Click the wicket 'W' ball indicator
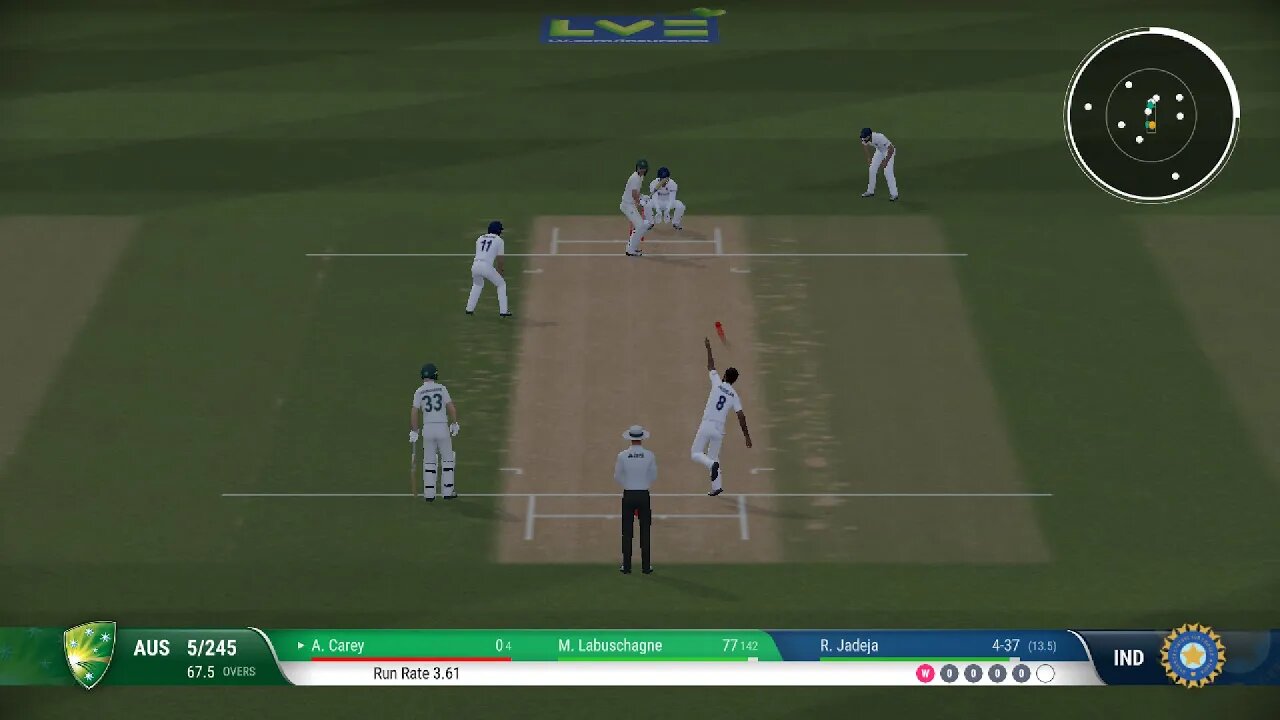 pyautogui.click(x=925, y=673)
